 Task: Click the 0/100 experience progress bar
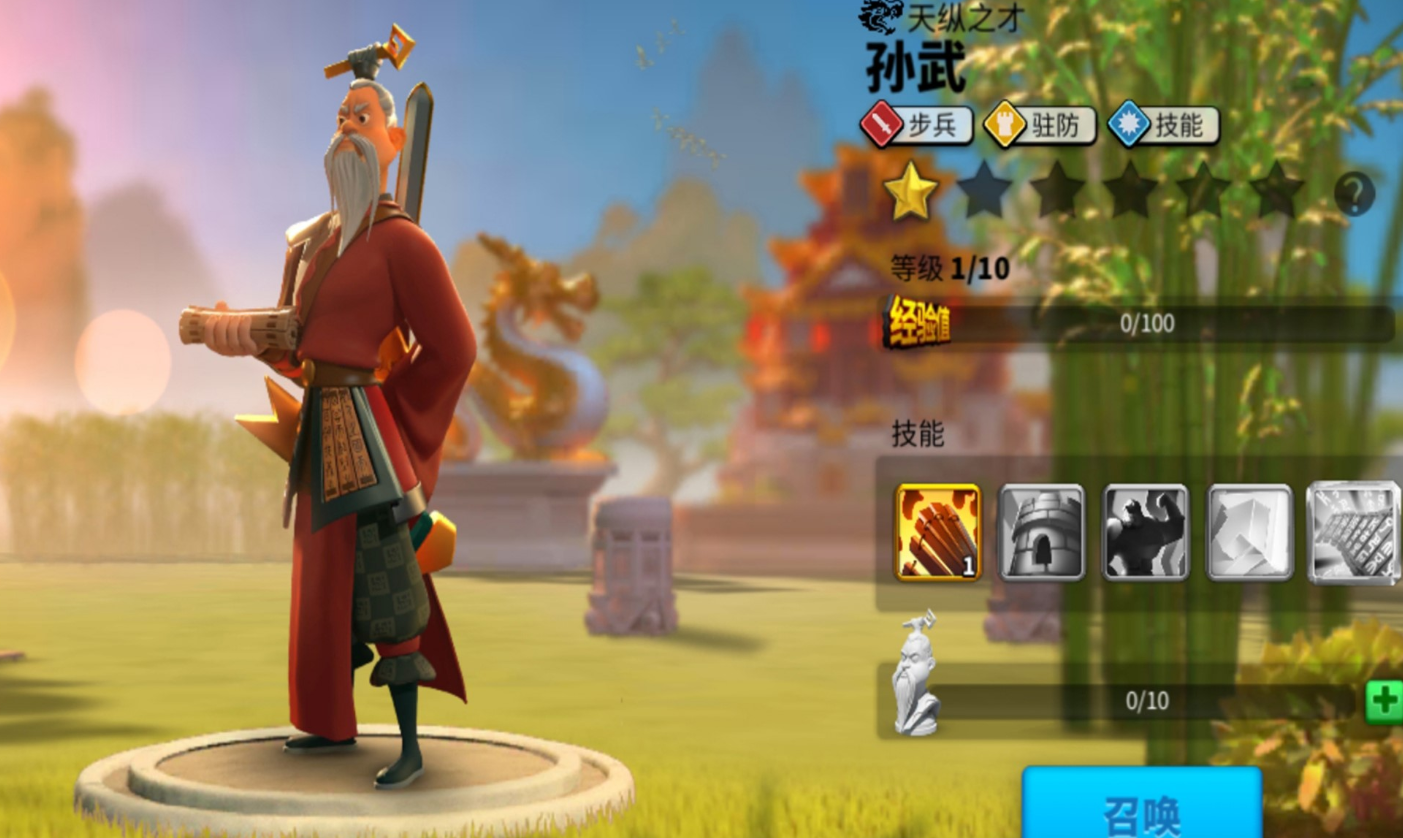pos(1150,320)
